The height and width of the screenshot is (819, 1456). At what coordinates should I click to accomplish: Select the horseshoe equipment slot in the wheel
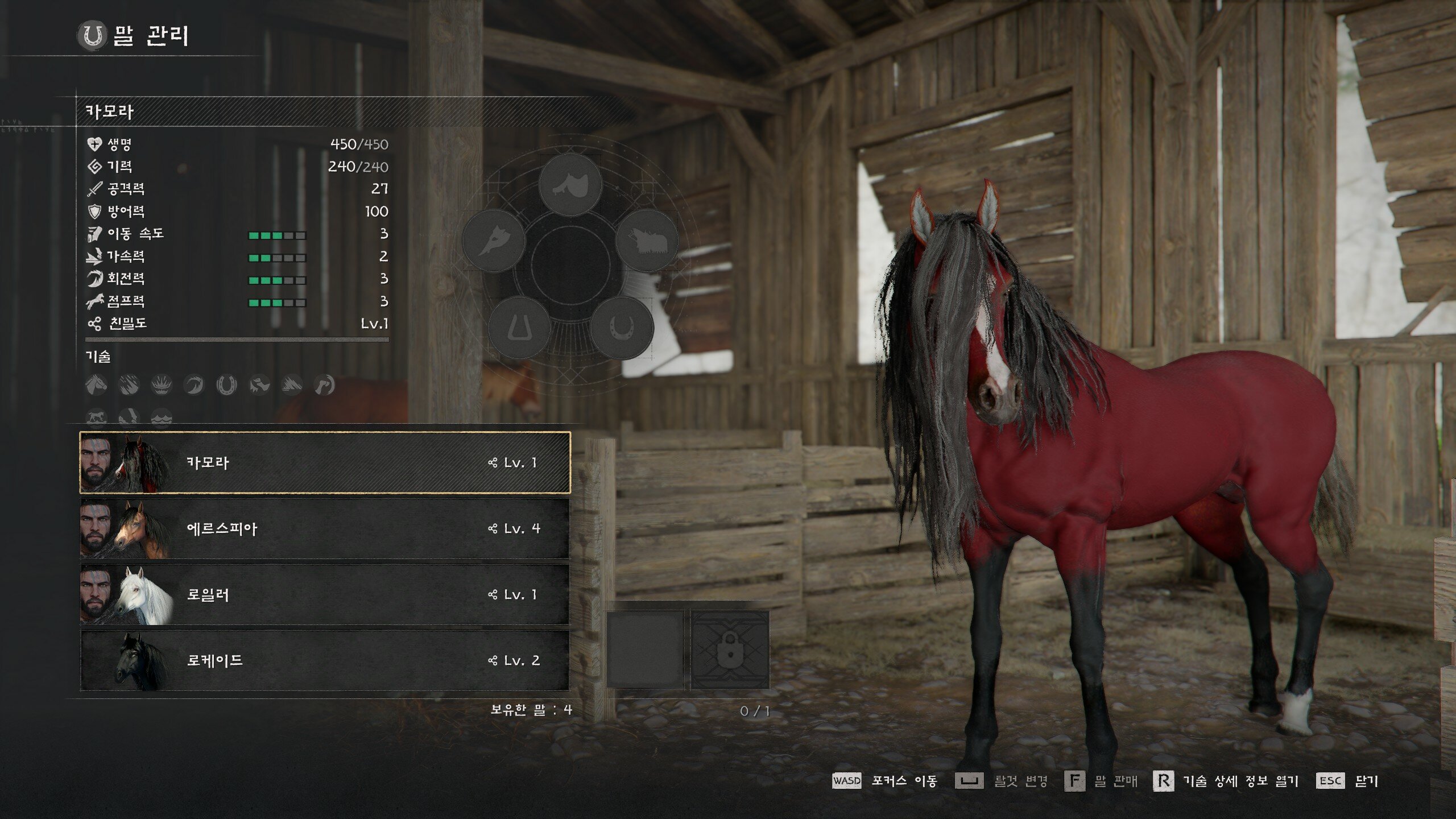click(621, 328)
